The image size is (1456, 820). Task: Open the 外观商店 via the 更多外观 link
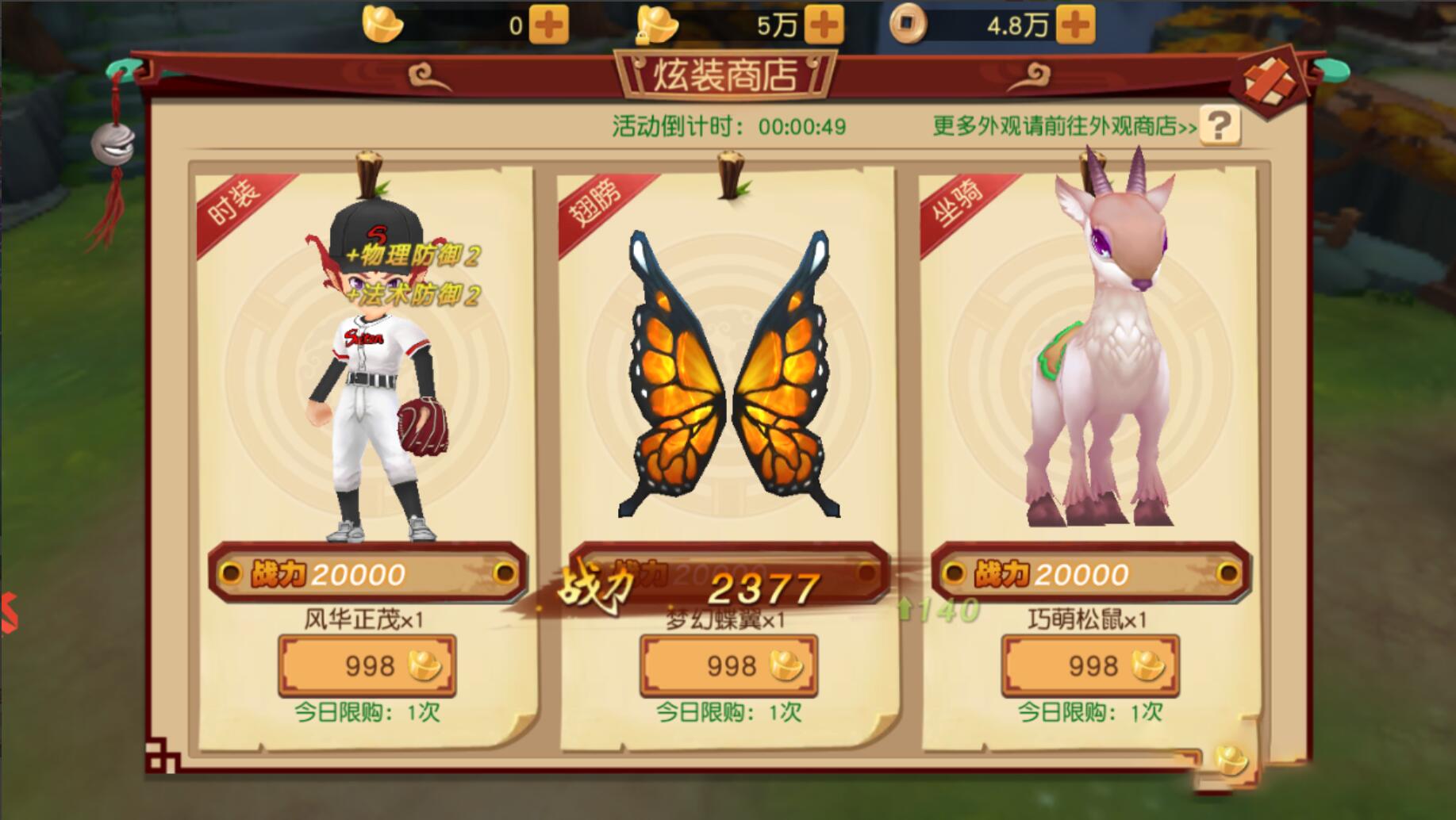tap(1065, 125)
